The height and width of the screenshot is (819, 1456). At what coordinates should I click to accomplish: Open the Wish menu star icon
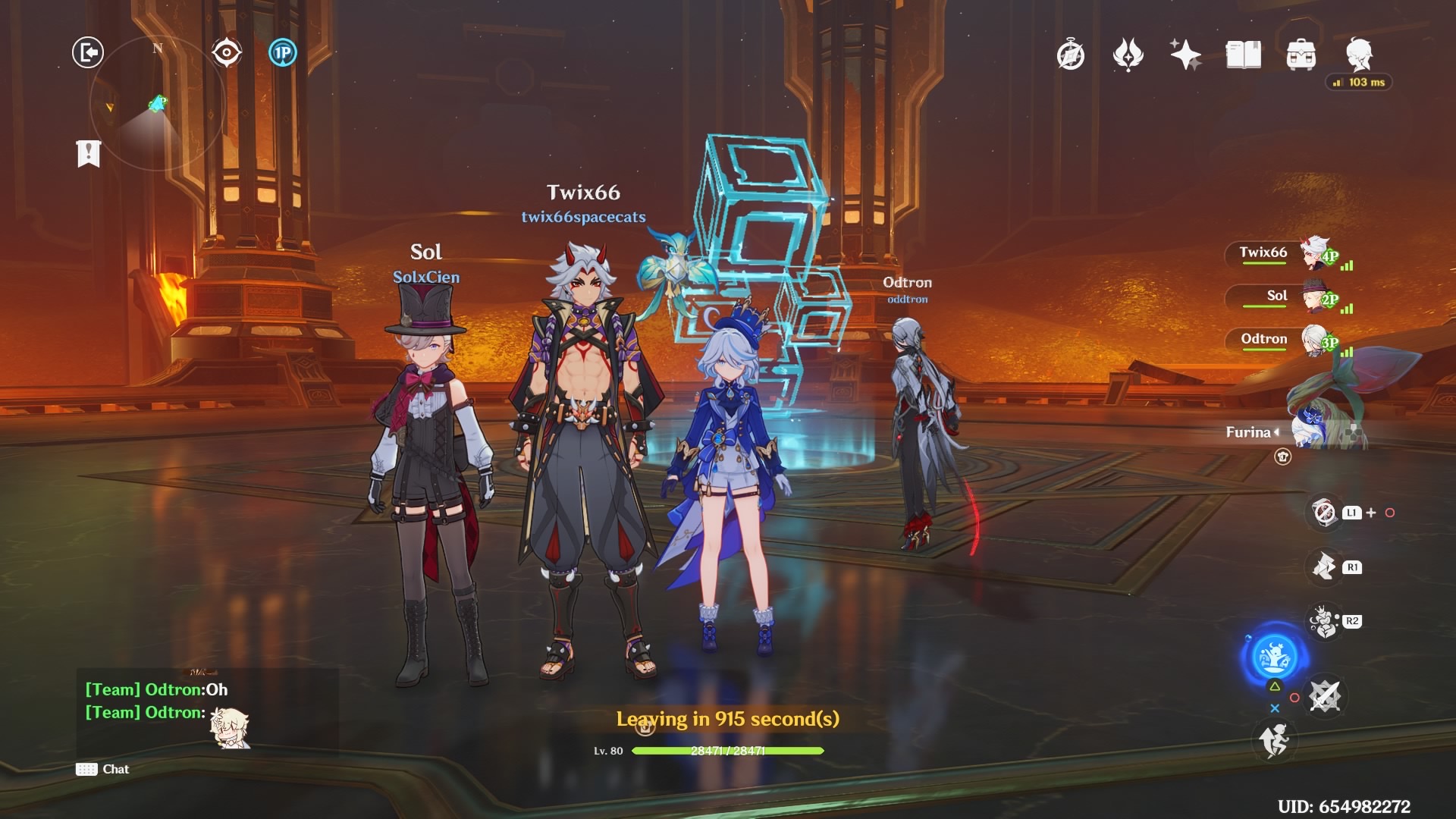[x=1185, y=53]
